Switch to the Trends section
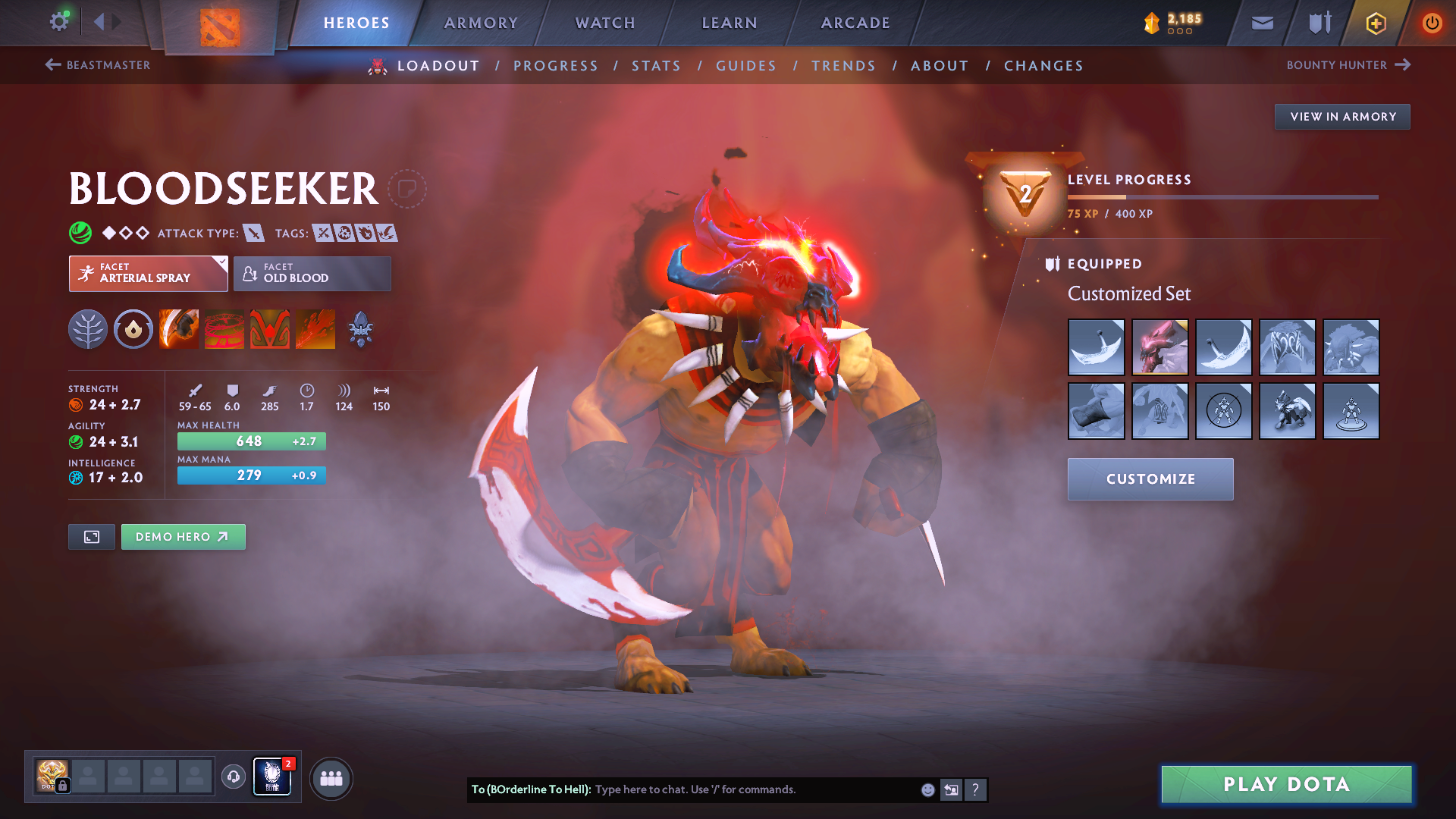The height and width of the screenshot is (819, 1456). coord(843,66)
